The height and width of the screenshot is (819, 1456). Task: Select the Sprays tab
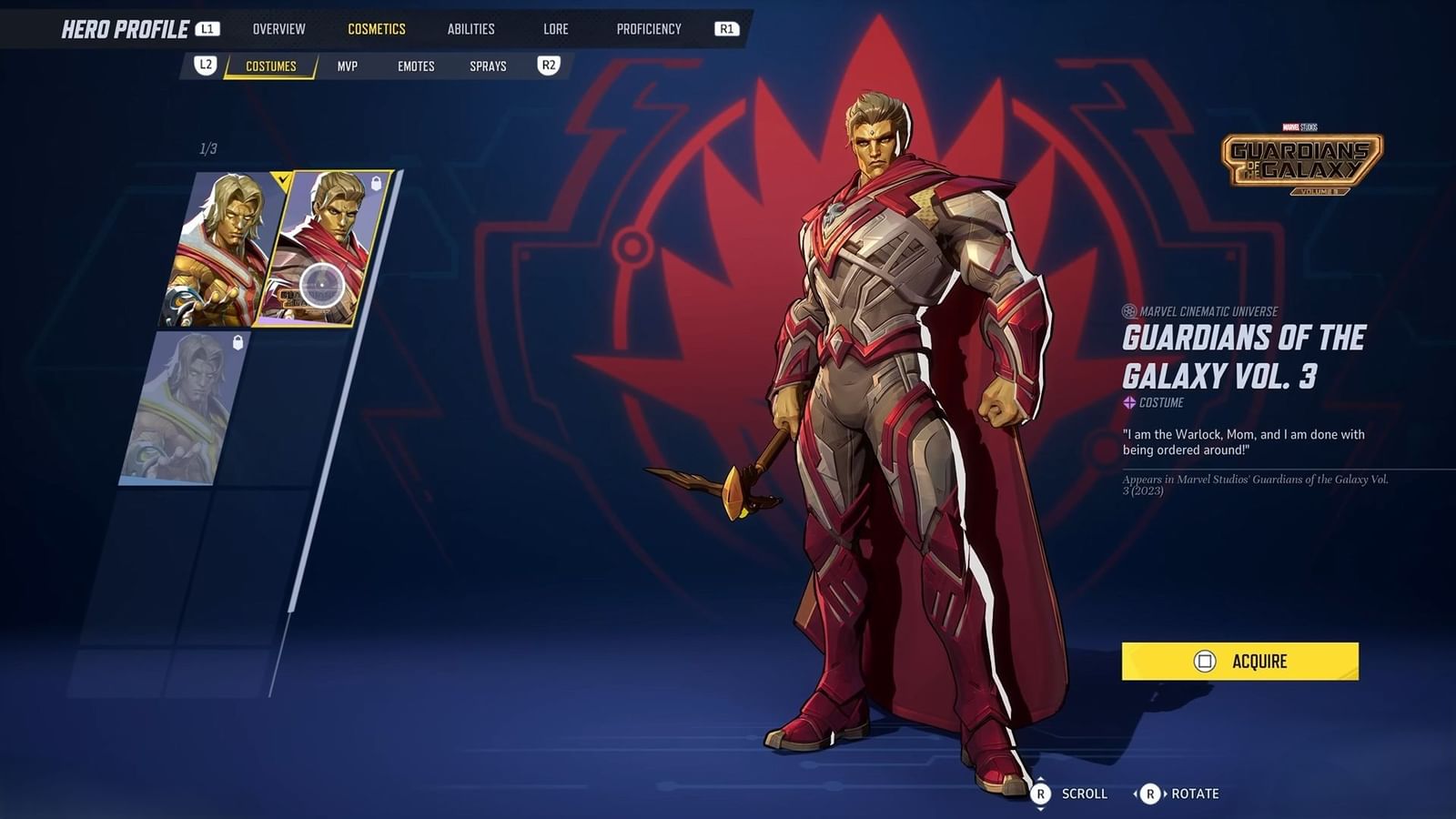pyautogui.click(x=487, y=65)
